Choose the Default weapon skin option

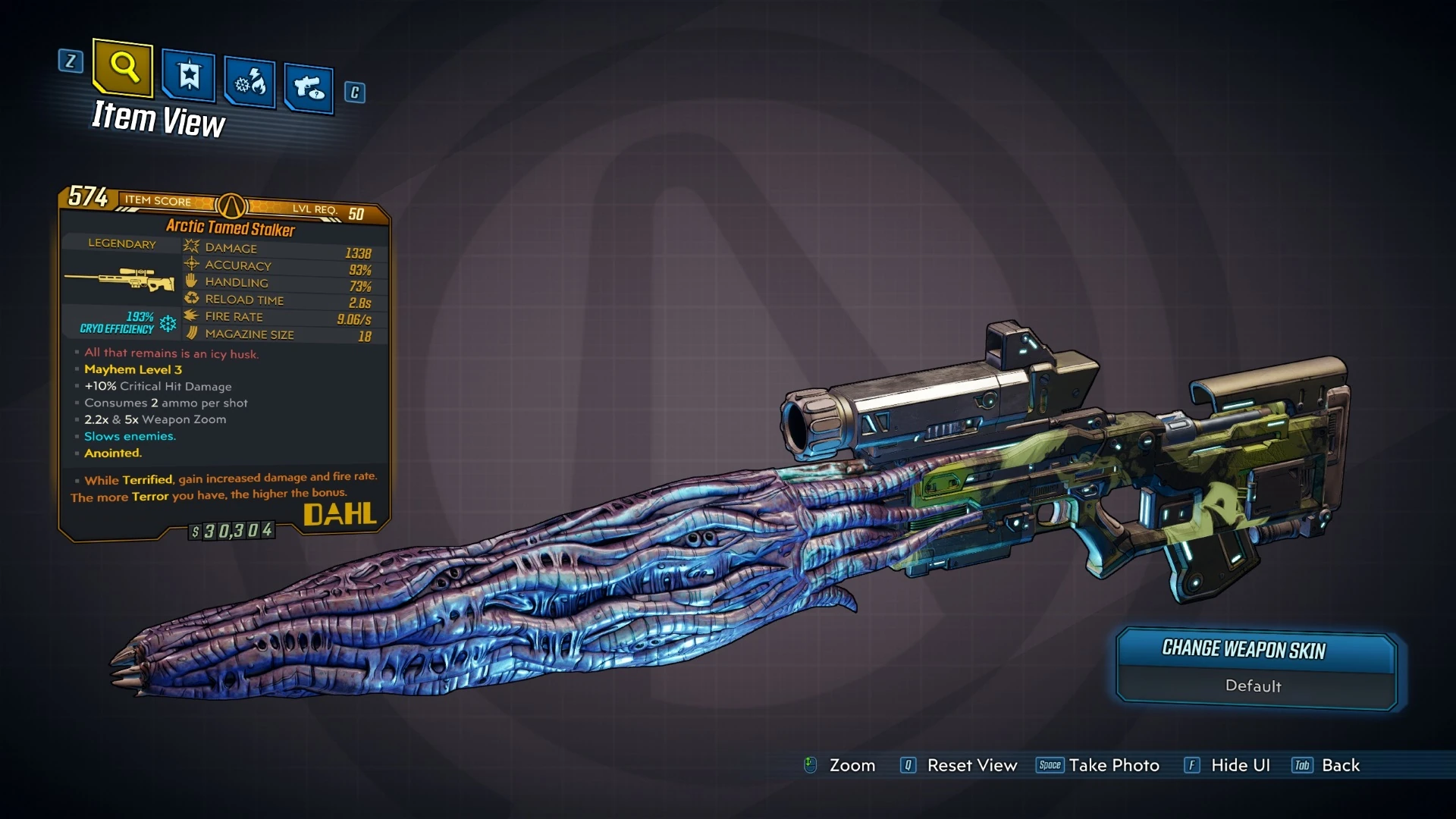coord(1253,686)
